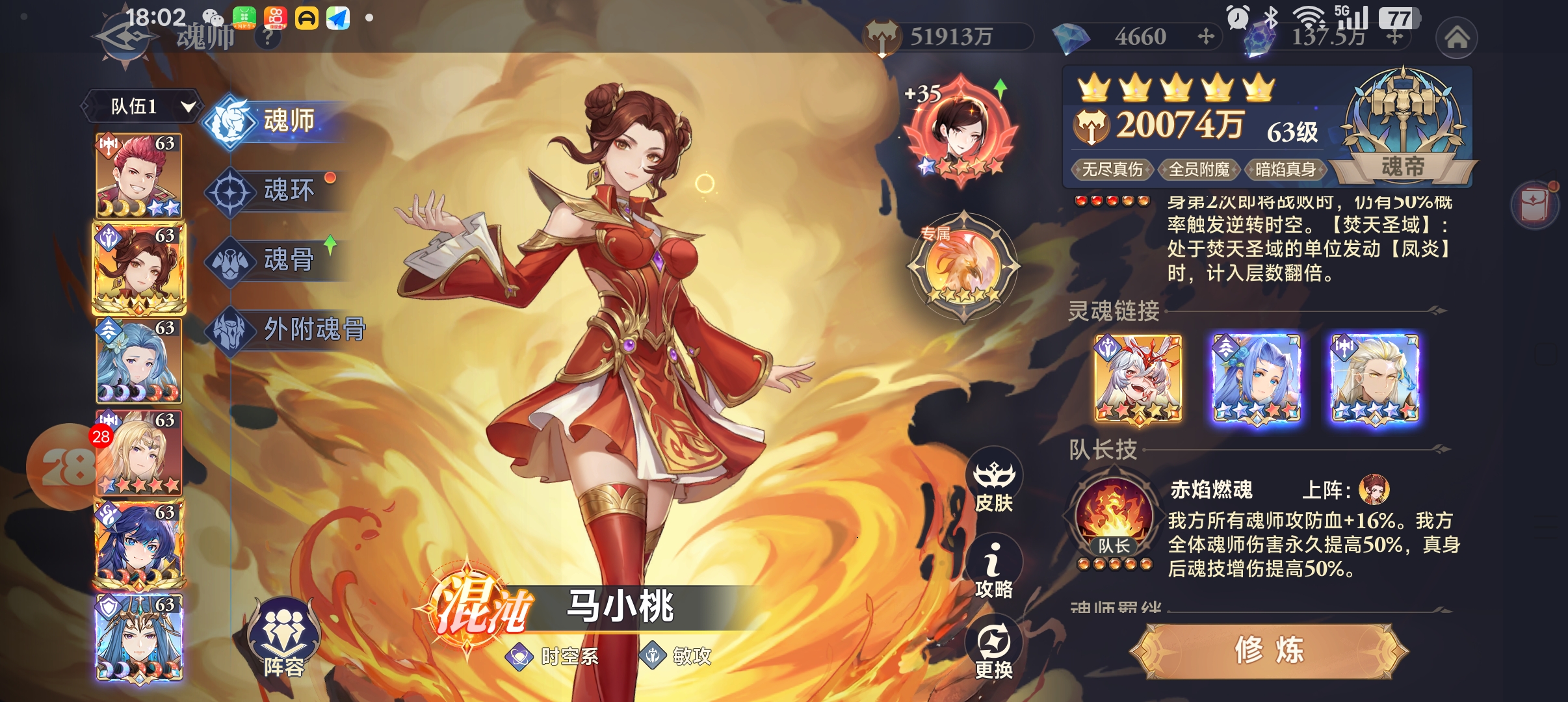The width and height of the screenshot is (1568, 702).
Task: Open the question mark help icon
Action: pos(267,38)
